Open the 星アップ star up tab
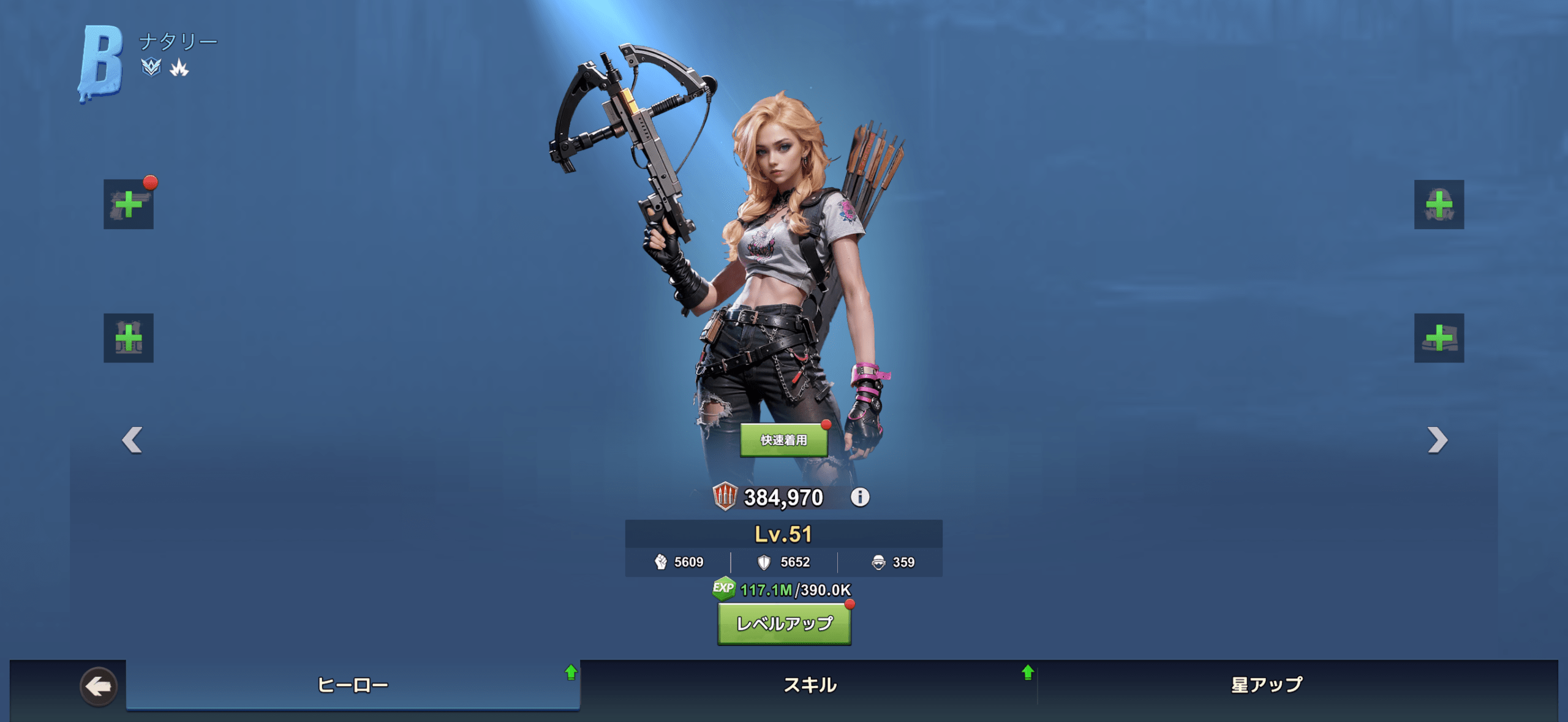This screenshot has width=1568, height=722. [x=1267, y=685]
